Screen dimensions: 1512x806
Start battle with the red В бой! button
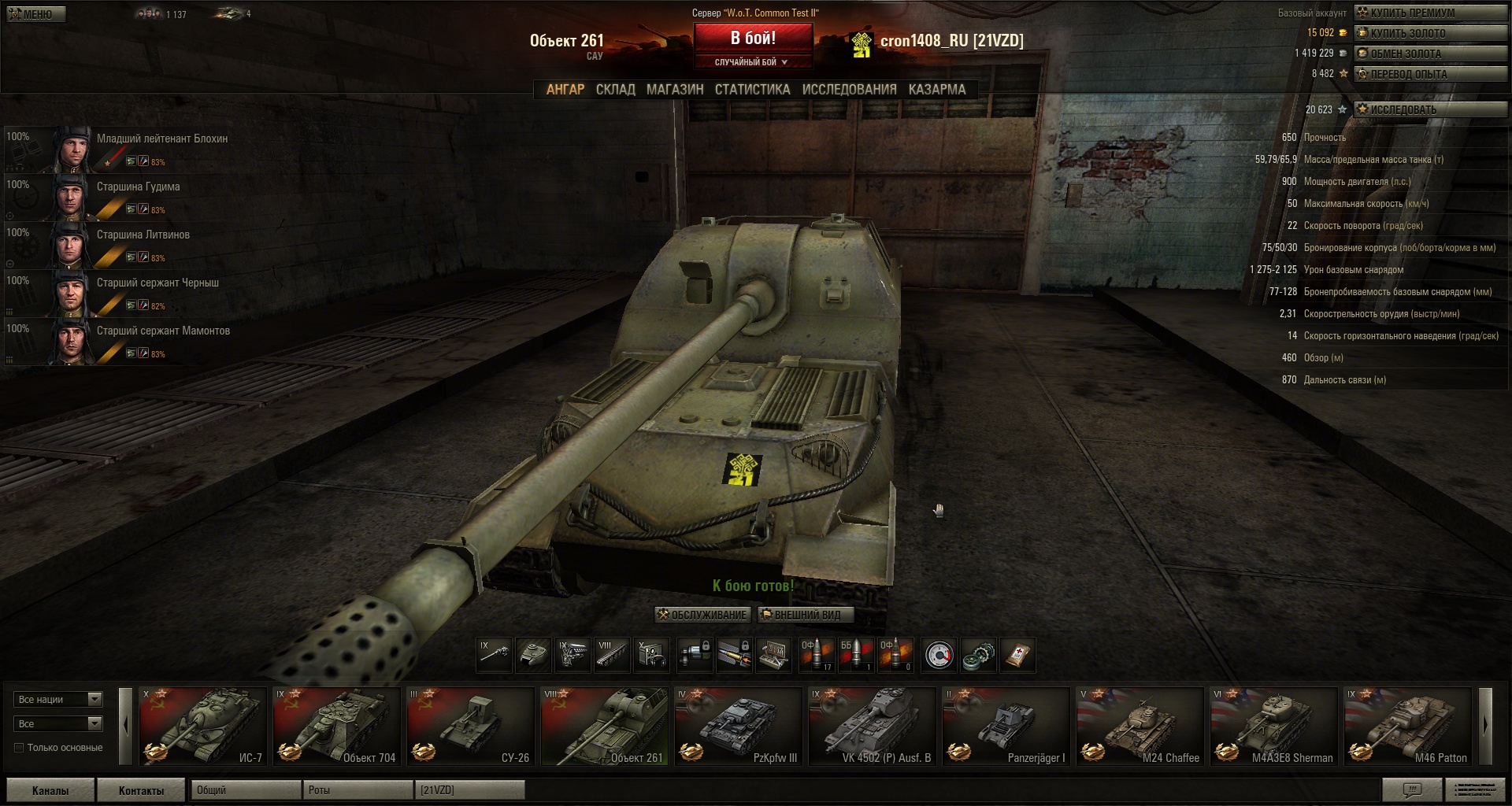click(x=752, y=38)
